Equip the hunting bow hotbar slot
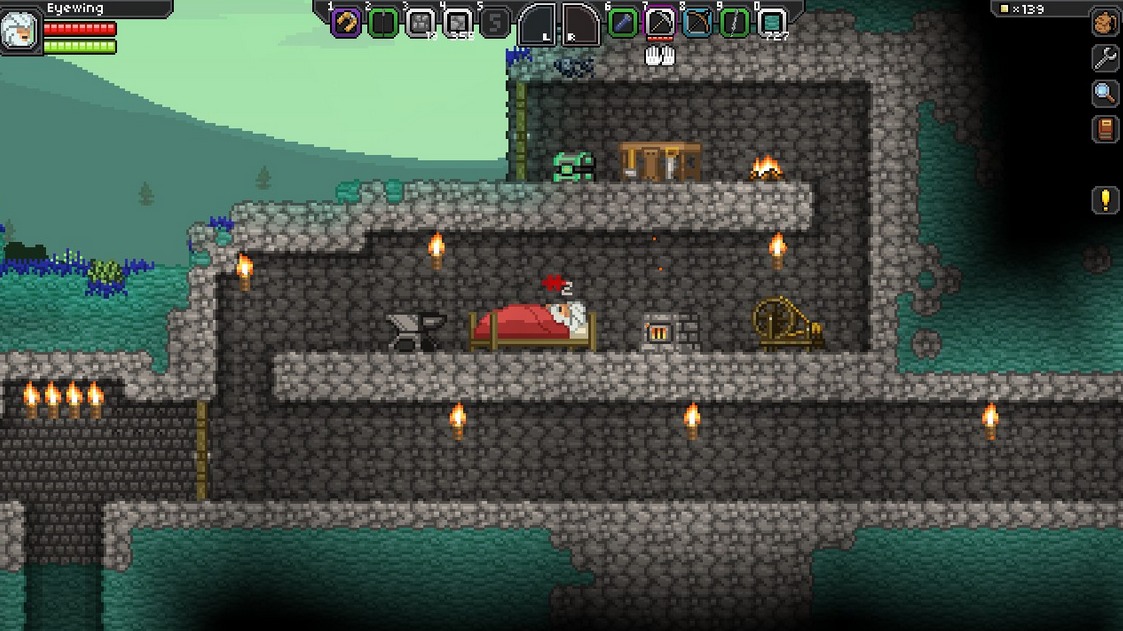The height and width of the screenshot is (631, 1123). [697, 22]
